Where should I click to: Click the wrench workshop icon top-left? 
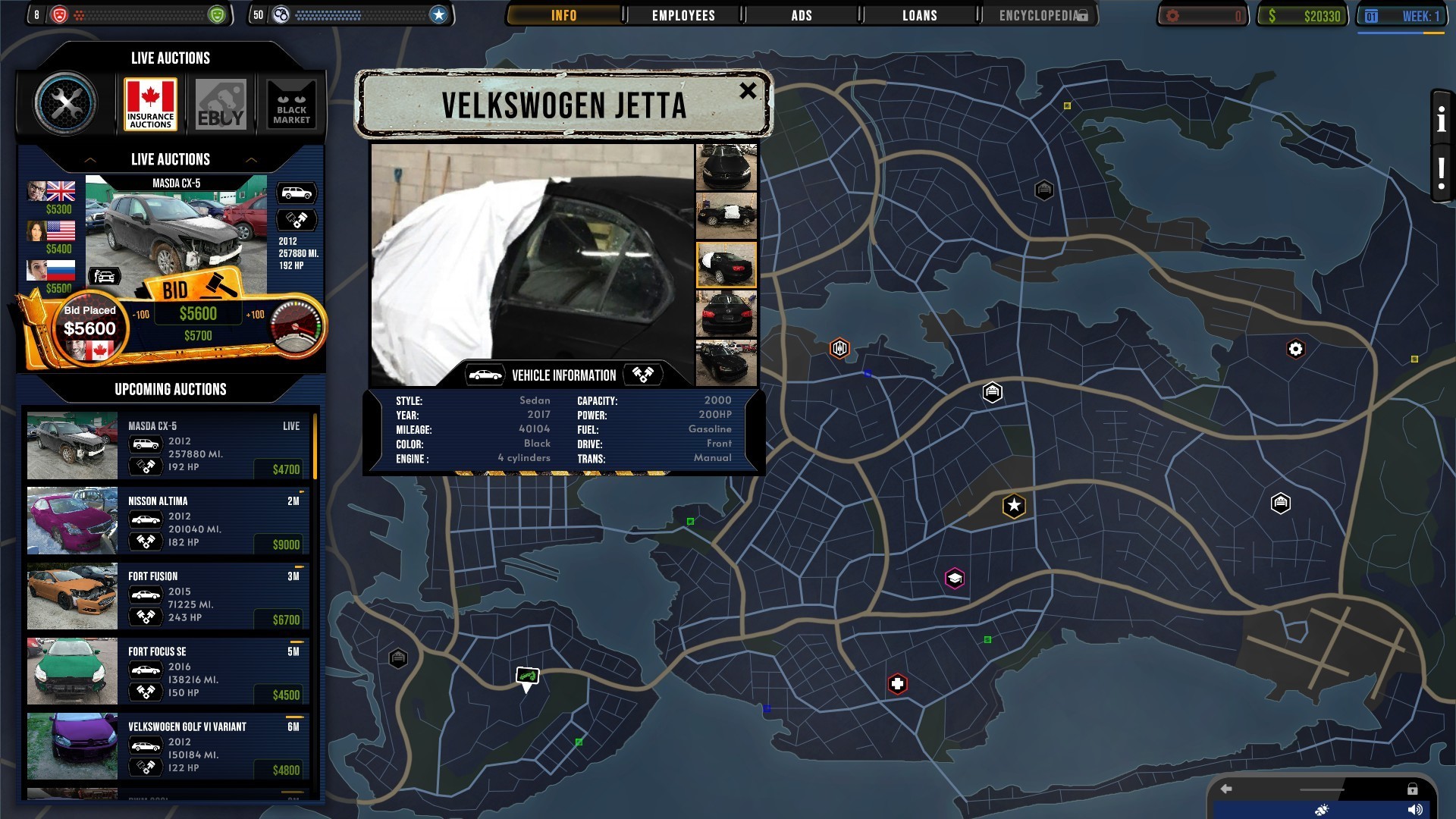coord(67,103)
